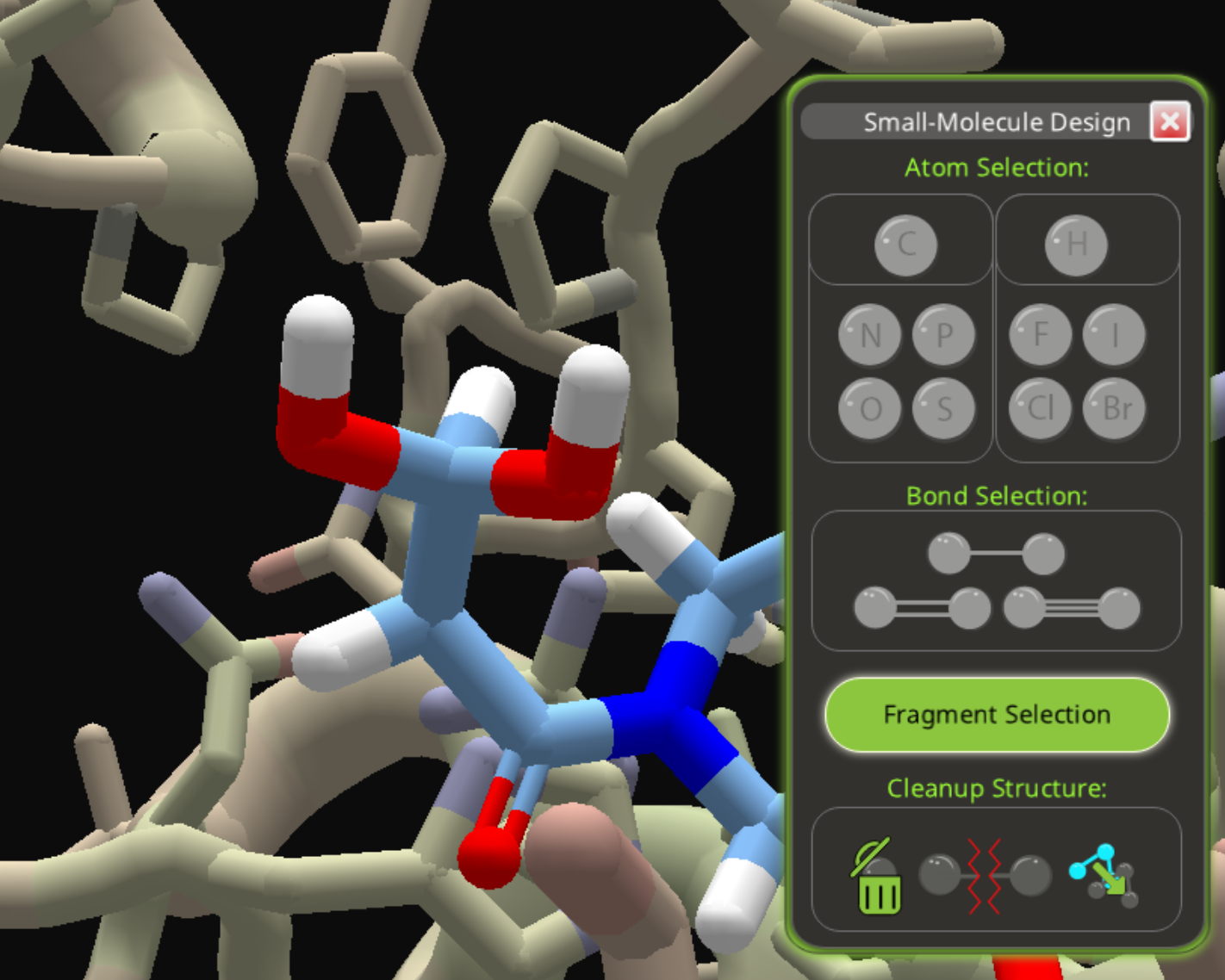Select the chlorine (Cl) atom
Viewport: 1225px width, 980px height.
pos(1041,408)
